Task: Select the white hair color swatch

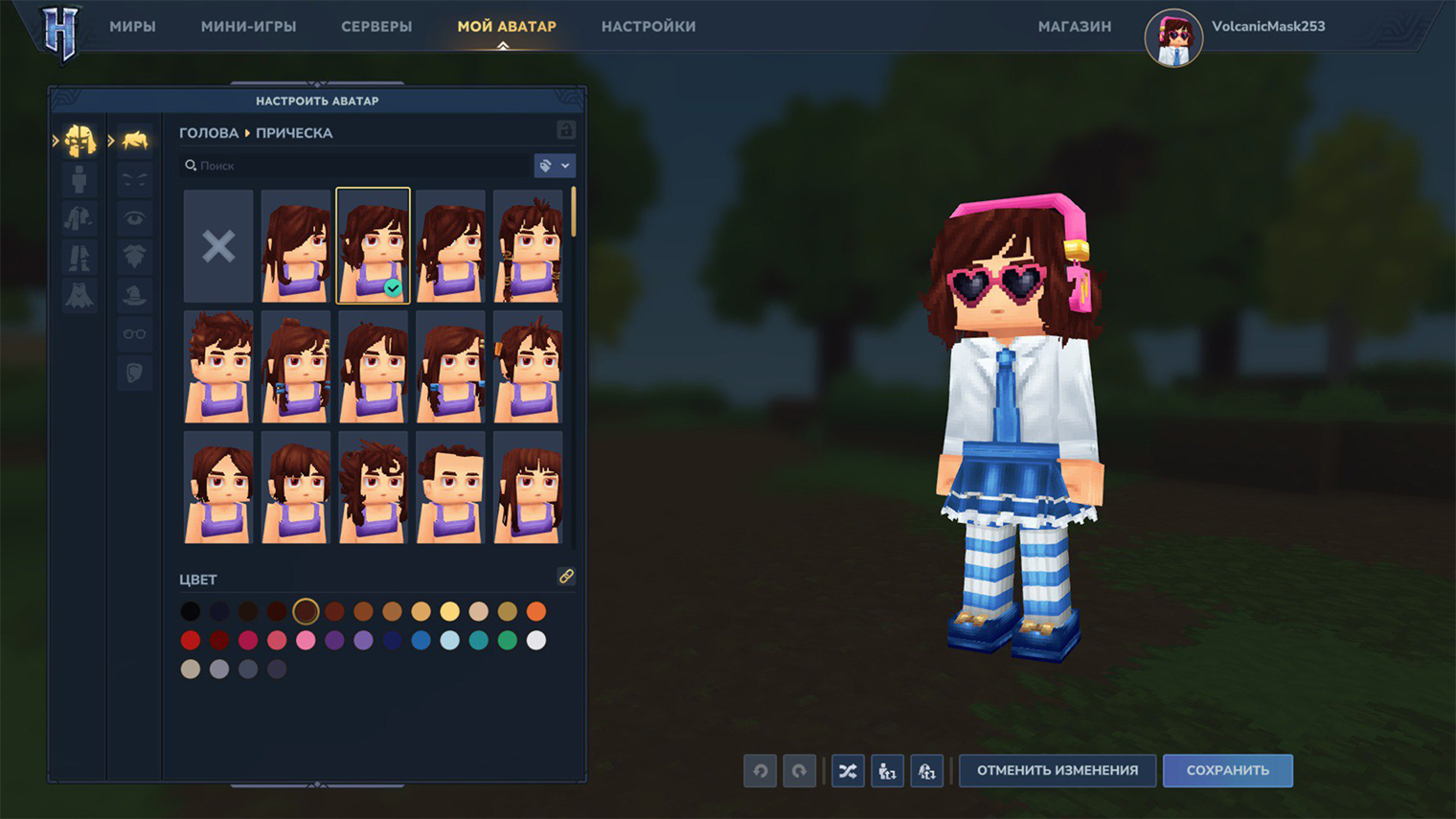Action: (x=536, y=640)
